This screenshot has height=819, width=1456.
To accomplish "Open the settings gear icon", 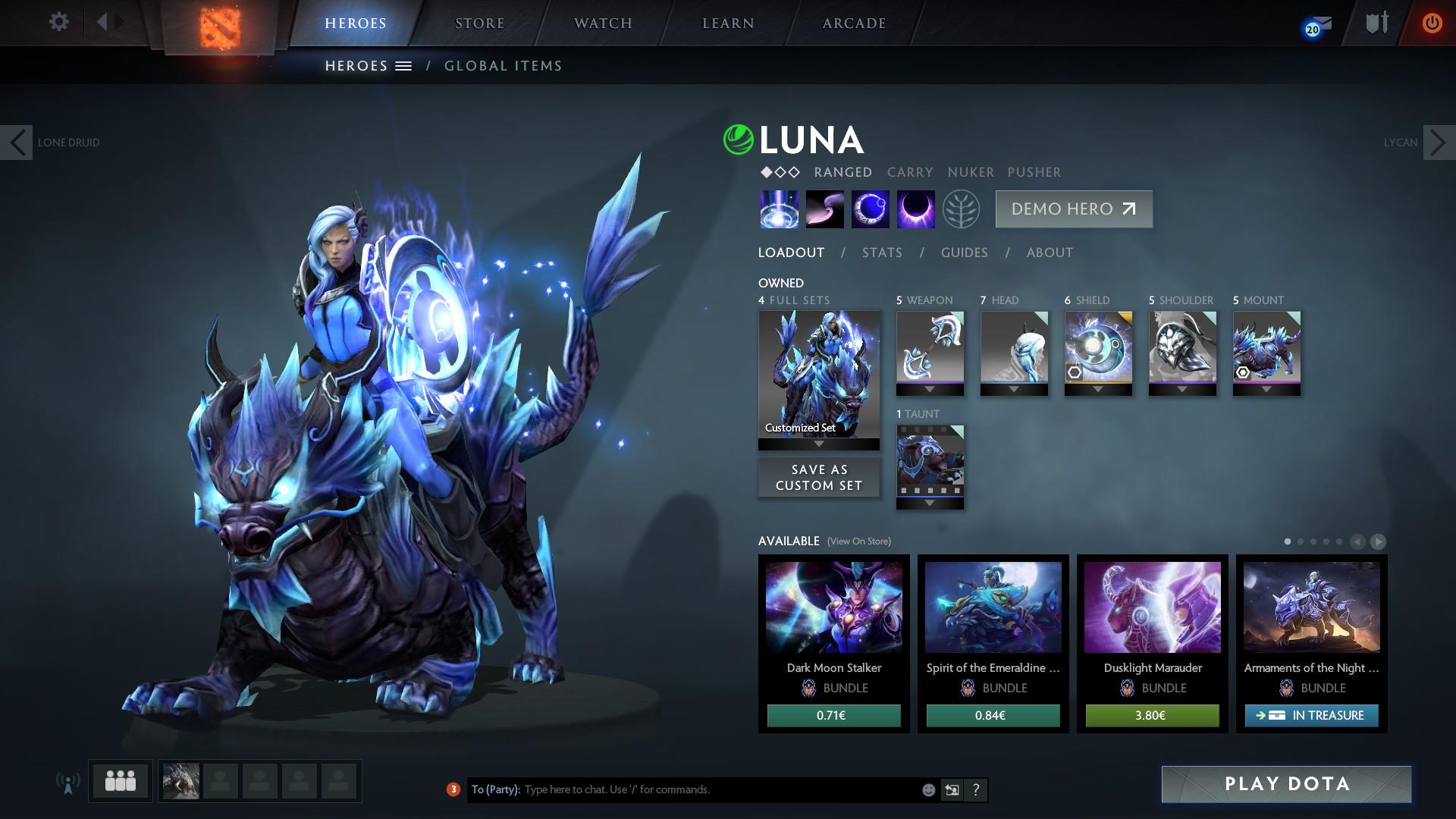I will click(x=58, y=22).
